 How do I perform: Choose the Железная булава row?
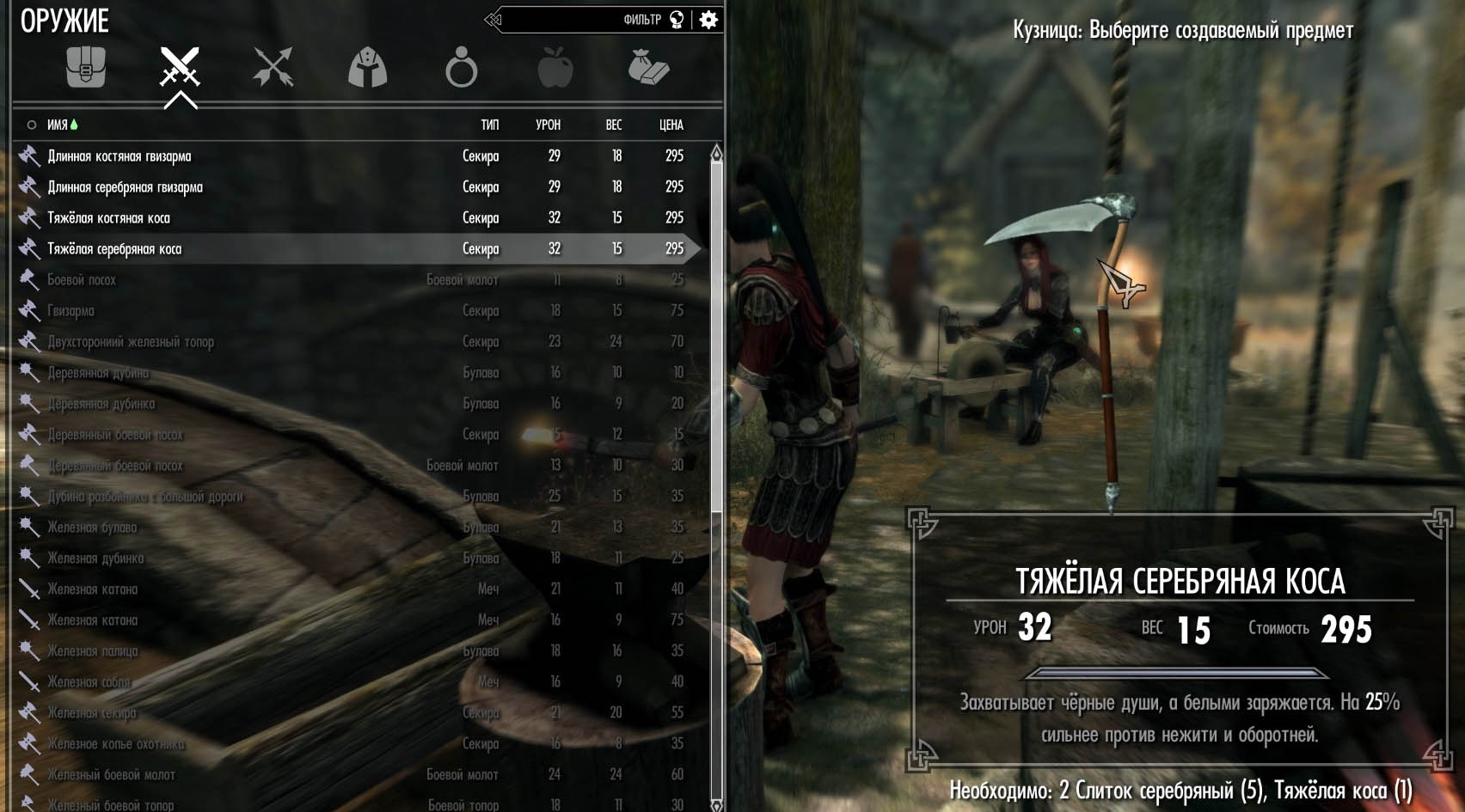click(92, 528)
